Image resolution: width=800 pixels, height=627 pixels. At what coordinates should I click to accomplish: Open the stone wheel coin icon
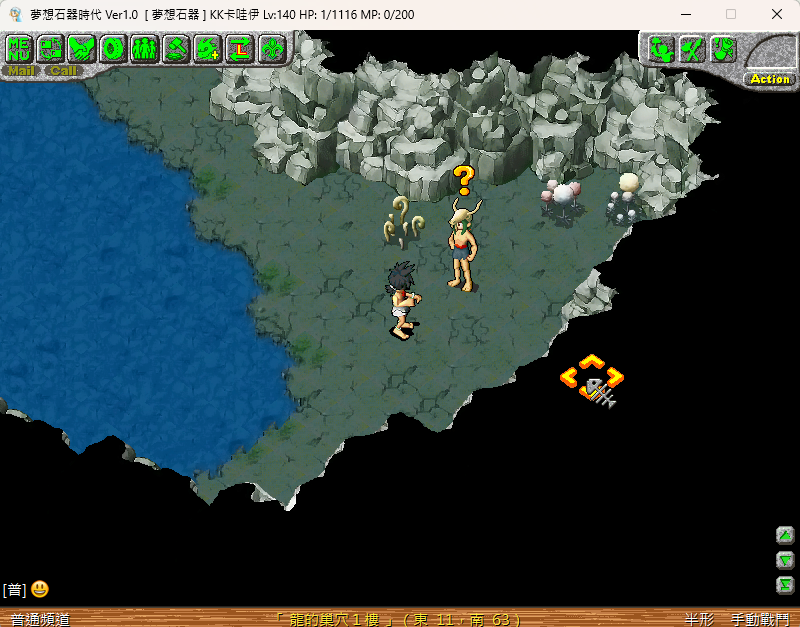113,48
